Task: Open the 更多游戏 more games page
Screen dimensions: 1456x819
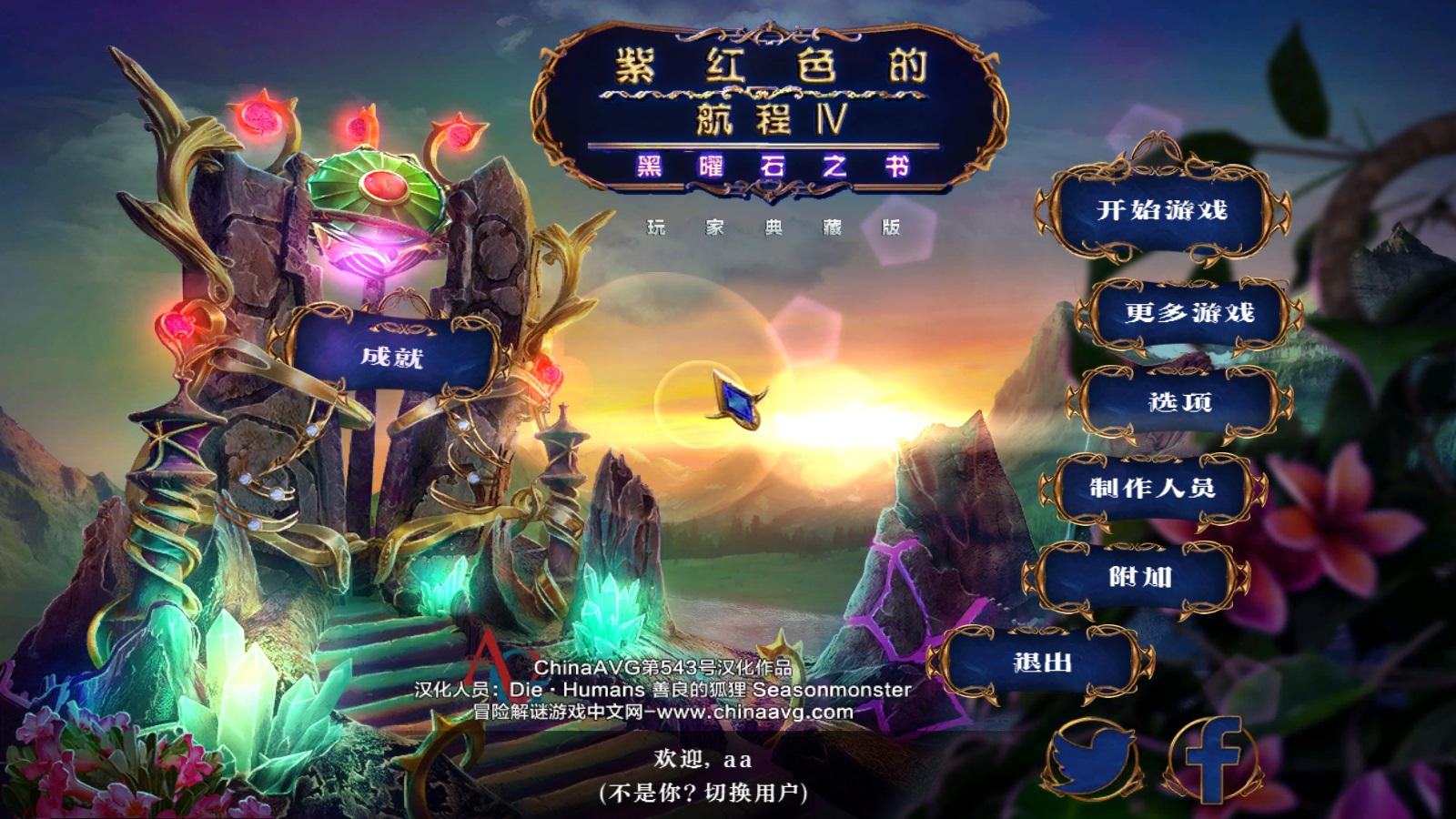Action: (1188, 313)
